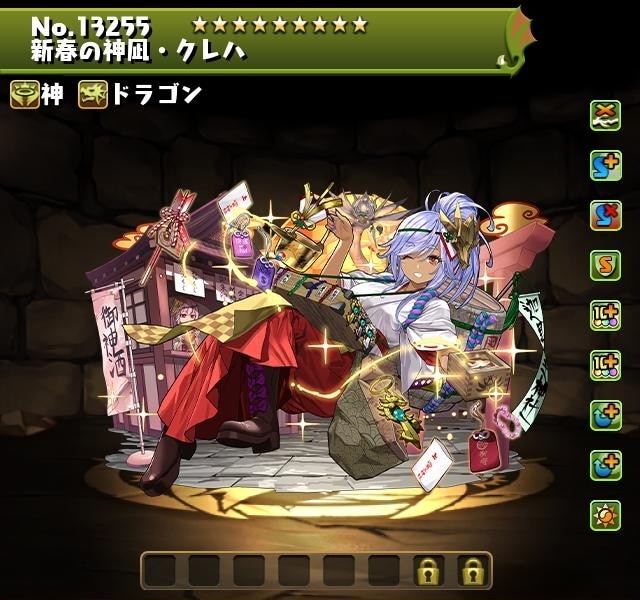This screenshot has width=640, height=600.
Task: Select the blue Skill Boost plus awakening
Action: click(x=605, y=165)
